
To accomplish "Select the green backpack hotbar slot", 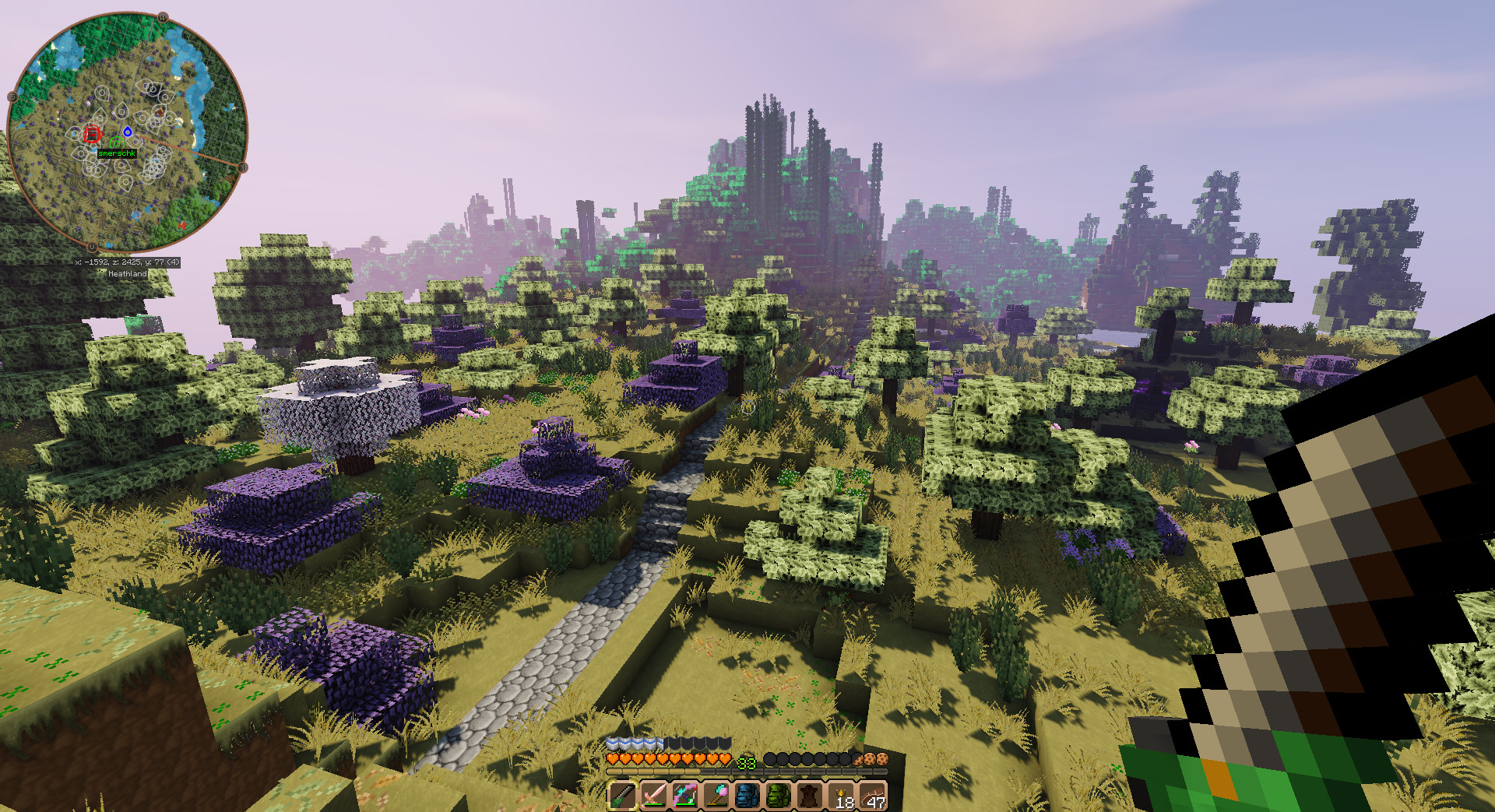I will [778, 796].
